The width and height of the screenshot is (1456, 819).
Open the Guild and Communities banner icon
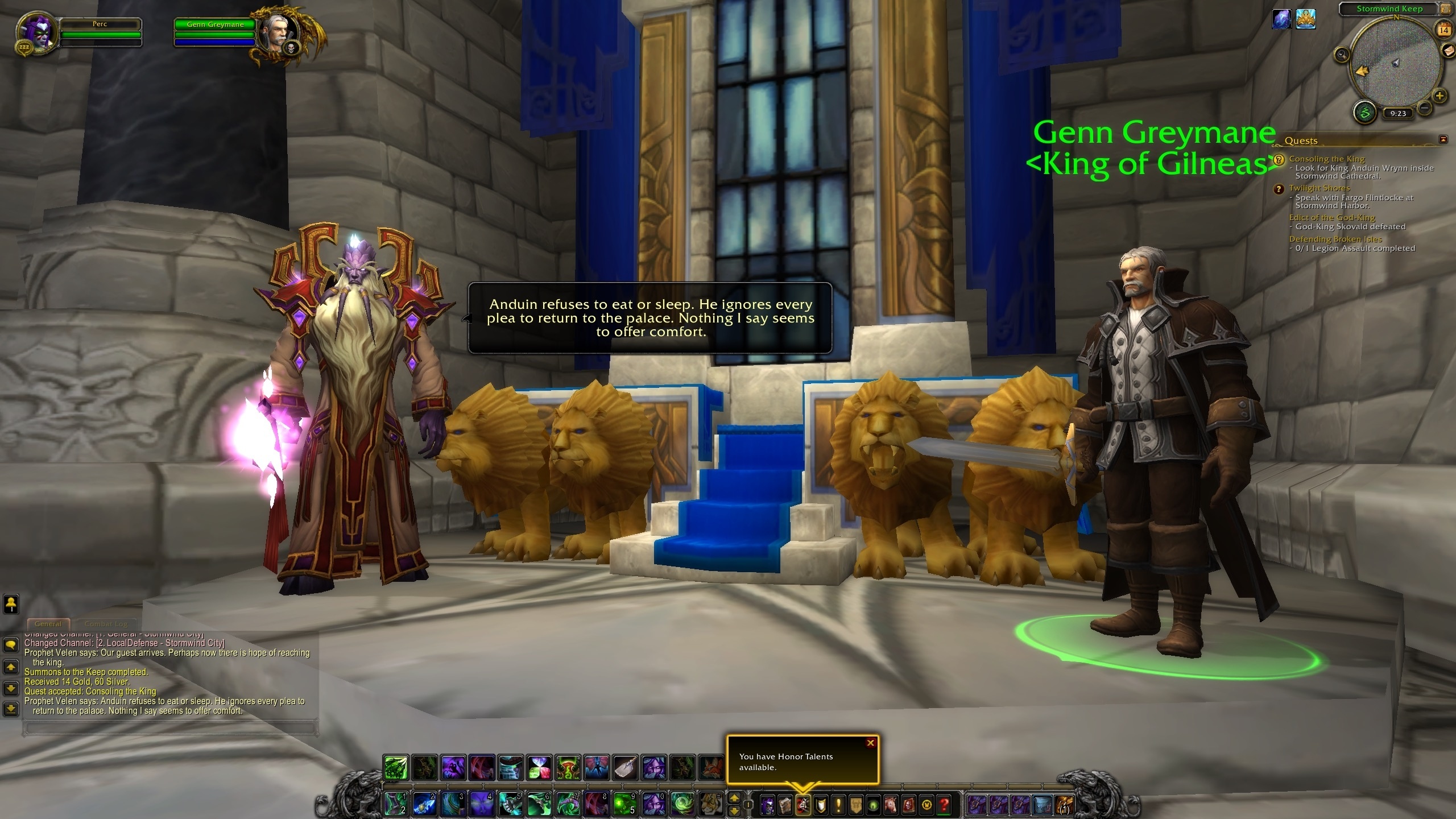point(856,805)
